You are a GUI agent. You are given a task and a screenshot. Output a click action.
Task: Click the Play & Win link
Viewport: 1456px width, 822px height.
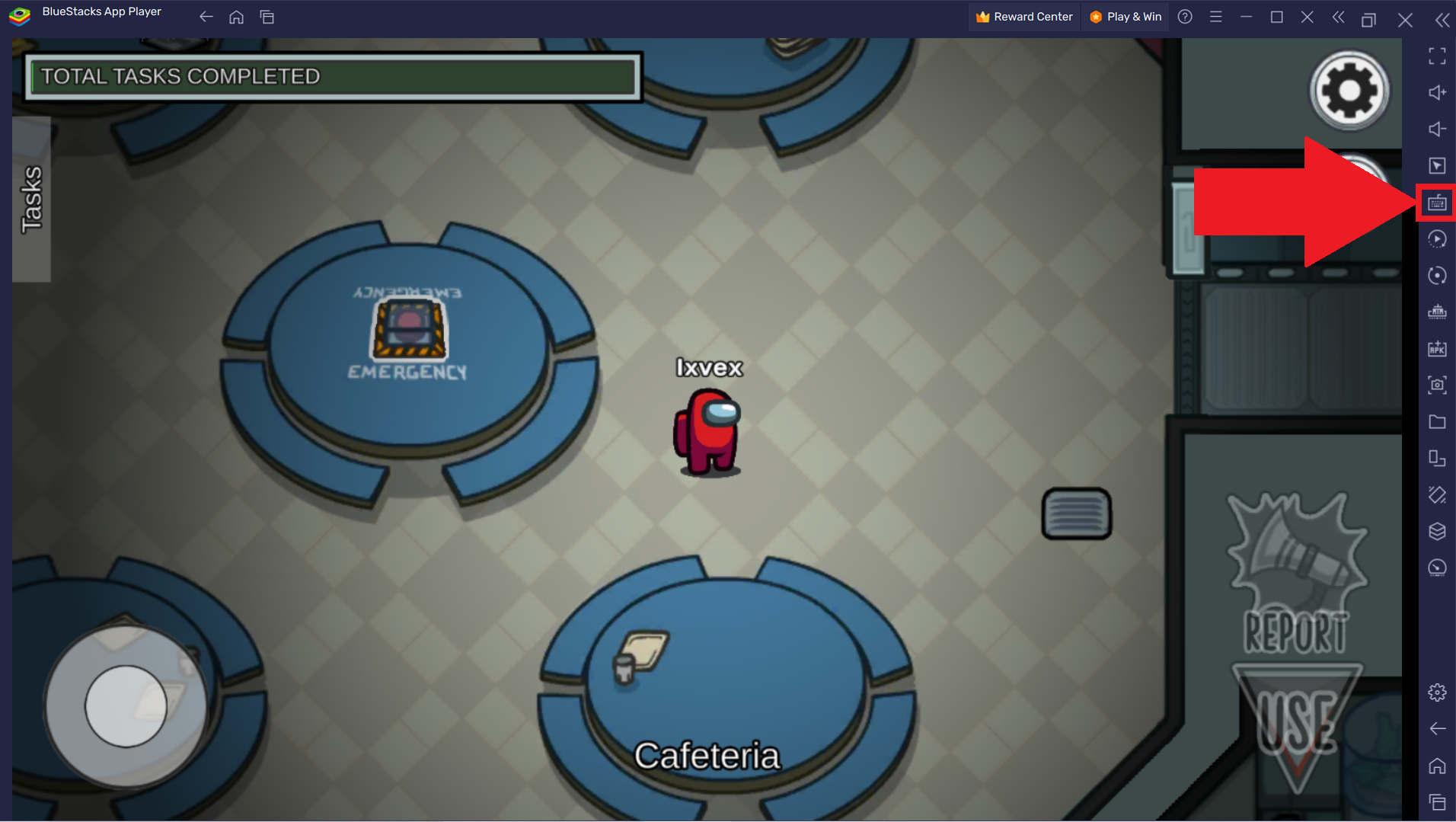pos(1125,16)
